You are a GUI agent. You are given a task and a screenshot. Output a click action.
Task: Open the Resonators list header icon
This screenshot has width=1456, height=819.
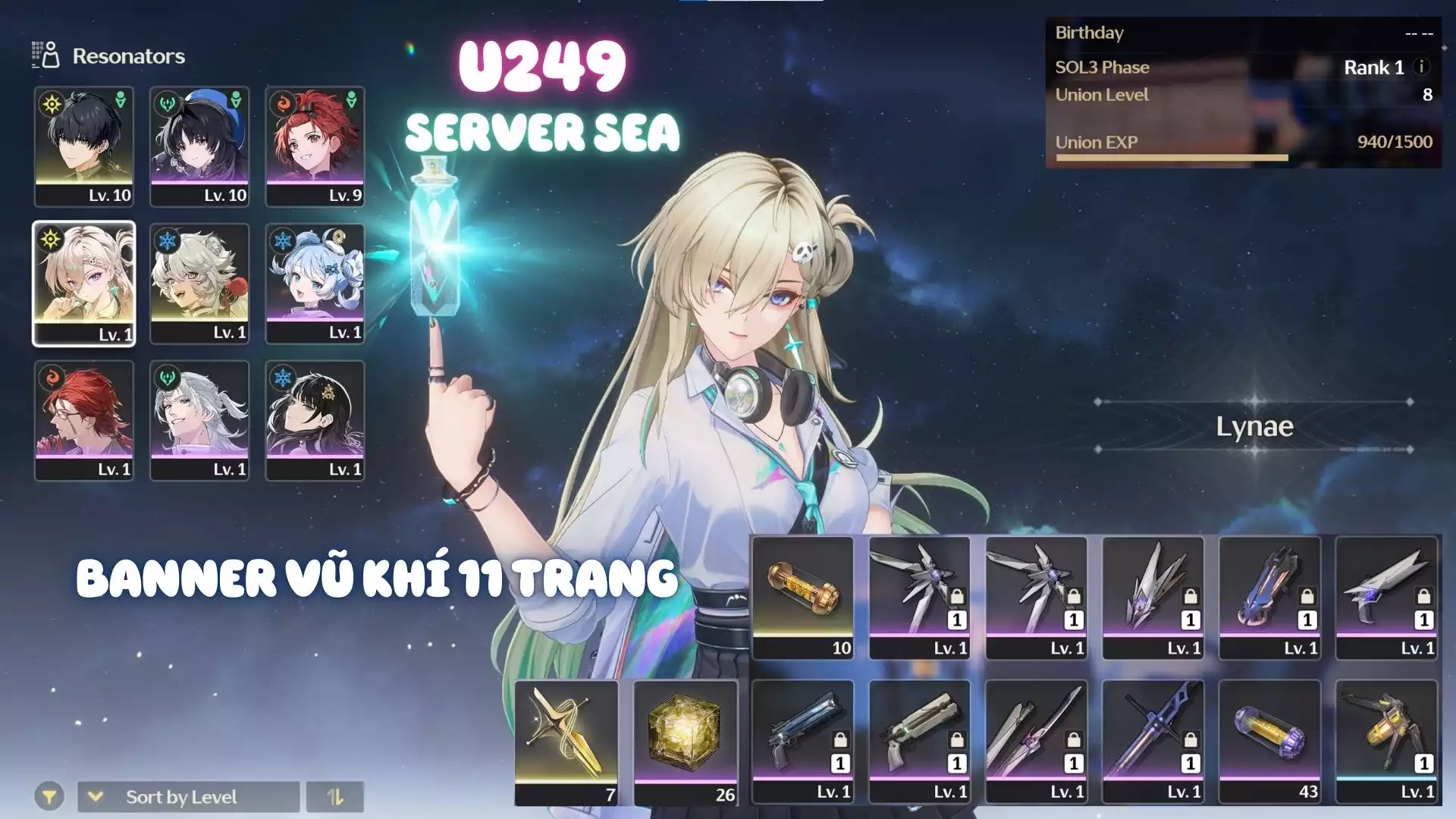pos(45,55)
